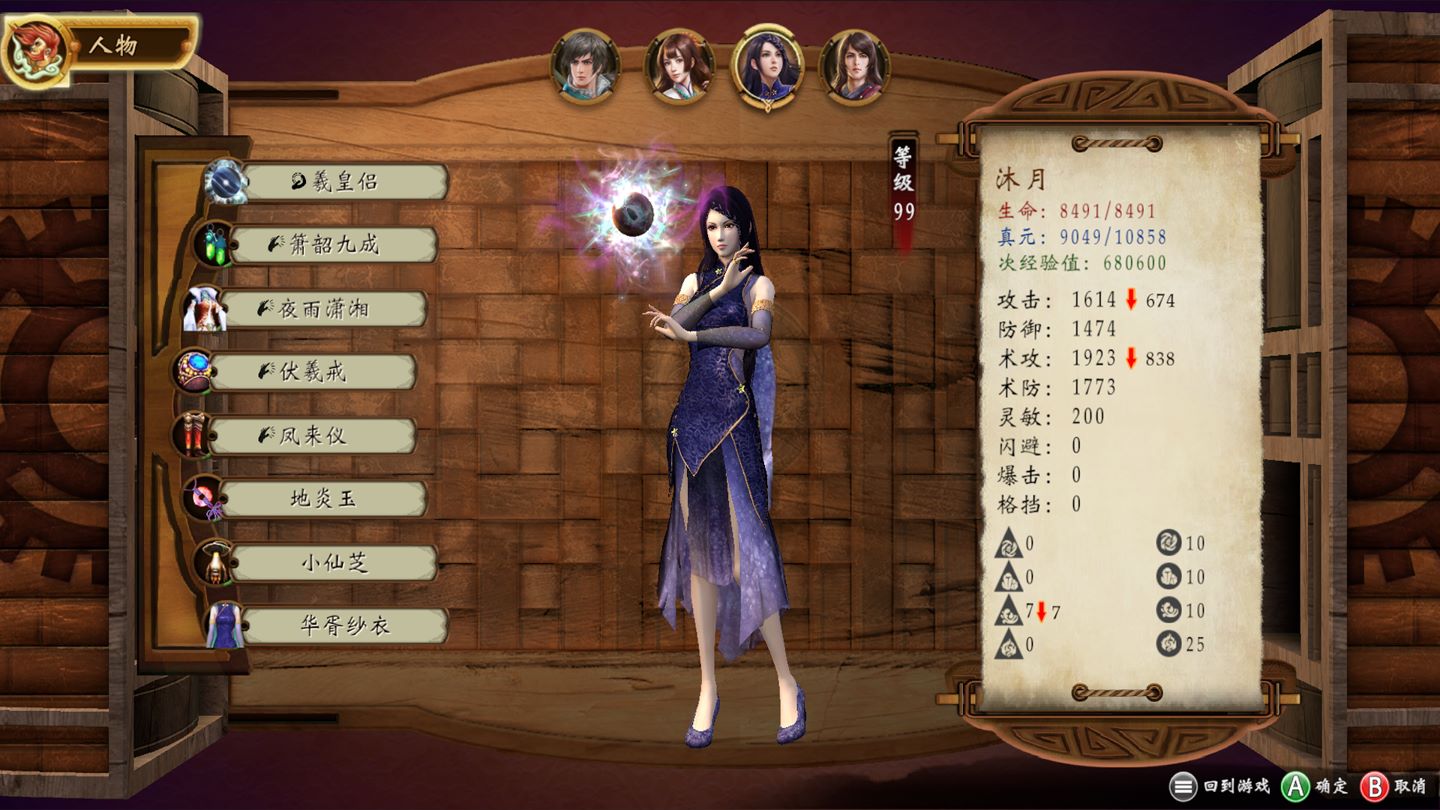1440x810 pixels.
Task: Pick the 凤来仪 boots slot
Action: 312,436
